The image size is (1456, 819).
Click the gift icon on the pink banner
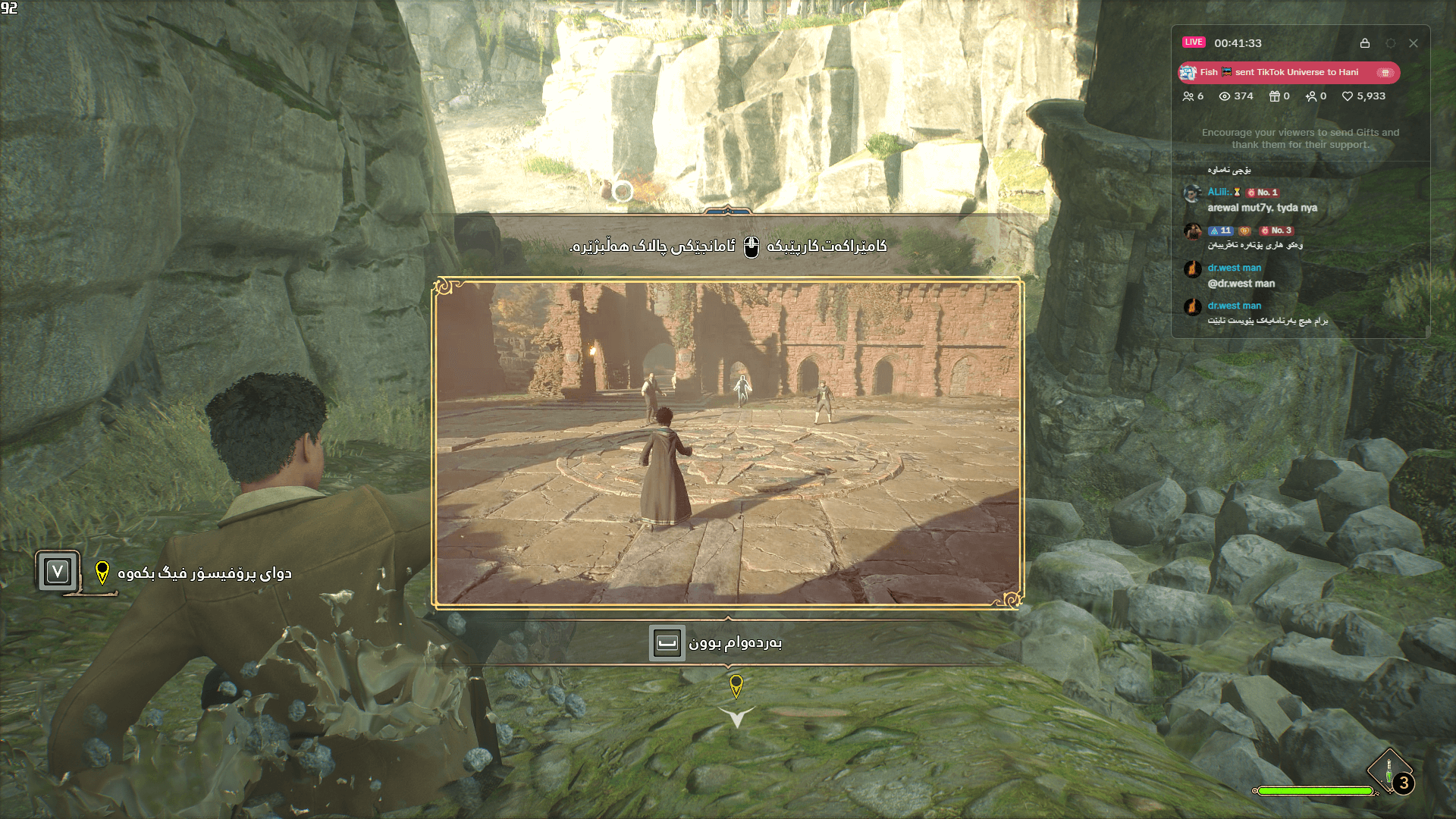(x=1386, y=73)
